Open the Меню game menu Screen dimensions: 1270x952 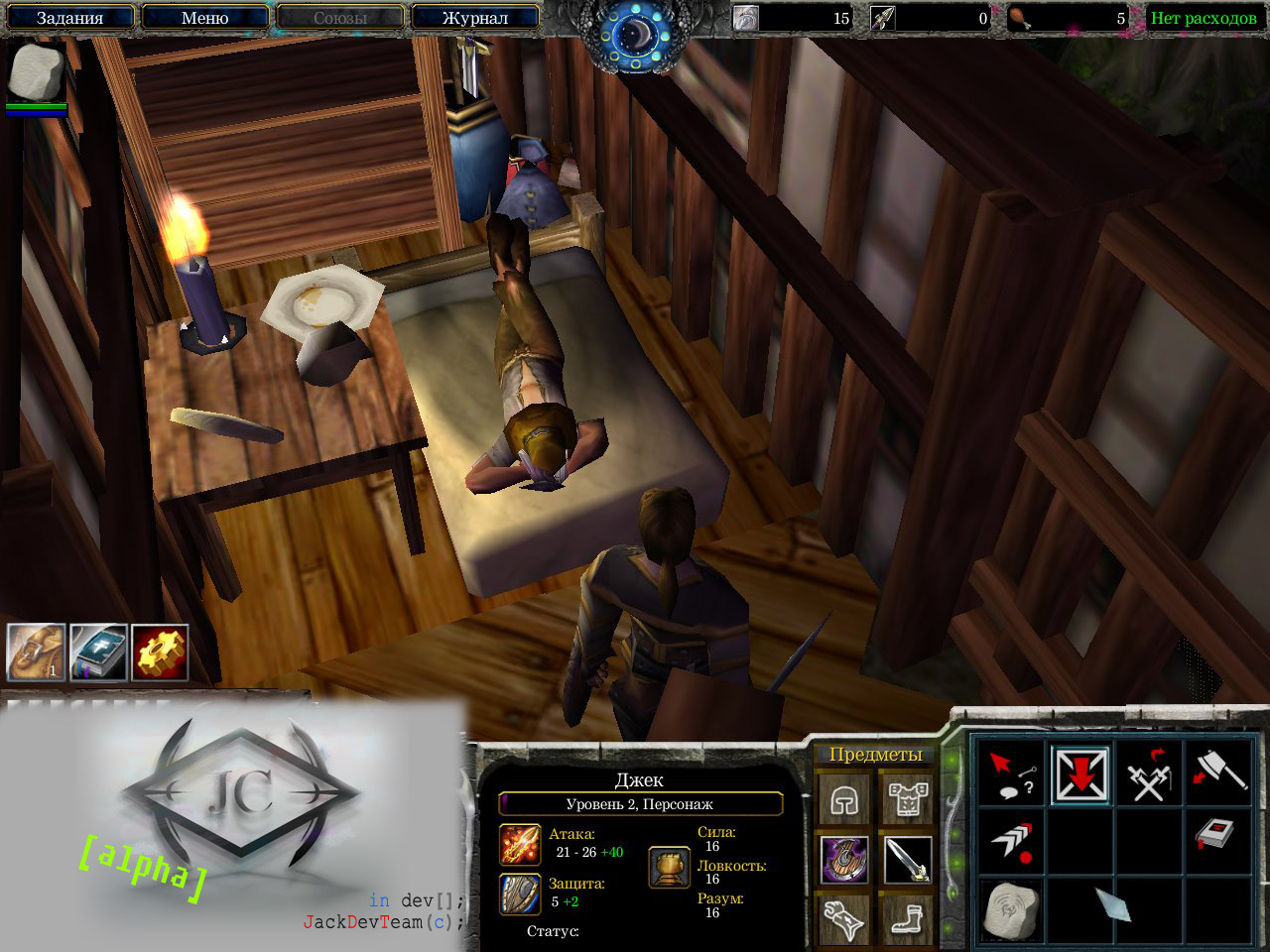point(204,18)
